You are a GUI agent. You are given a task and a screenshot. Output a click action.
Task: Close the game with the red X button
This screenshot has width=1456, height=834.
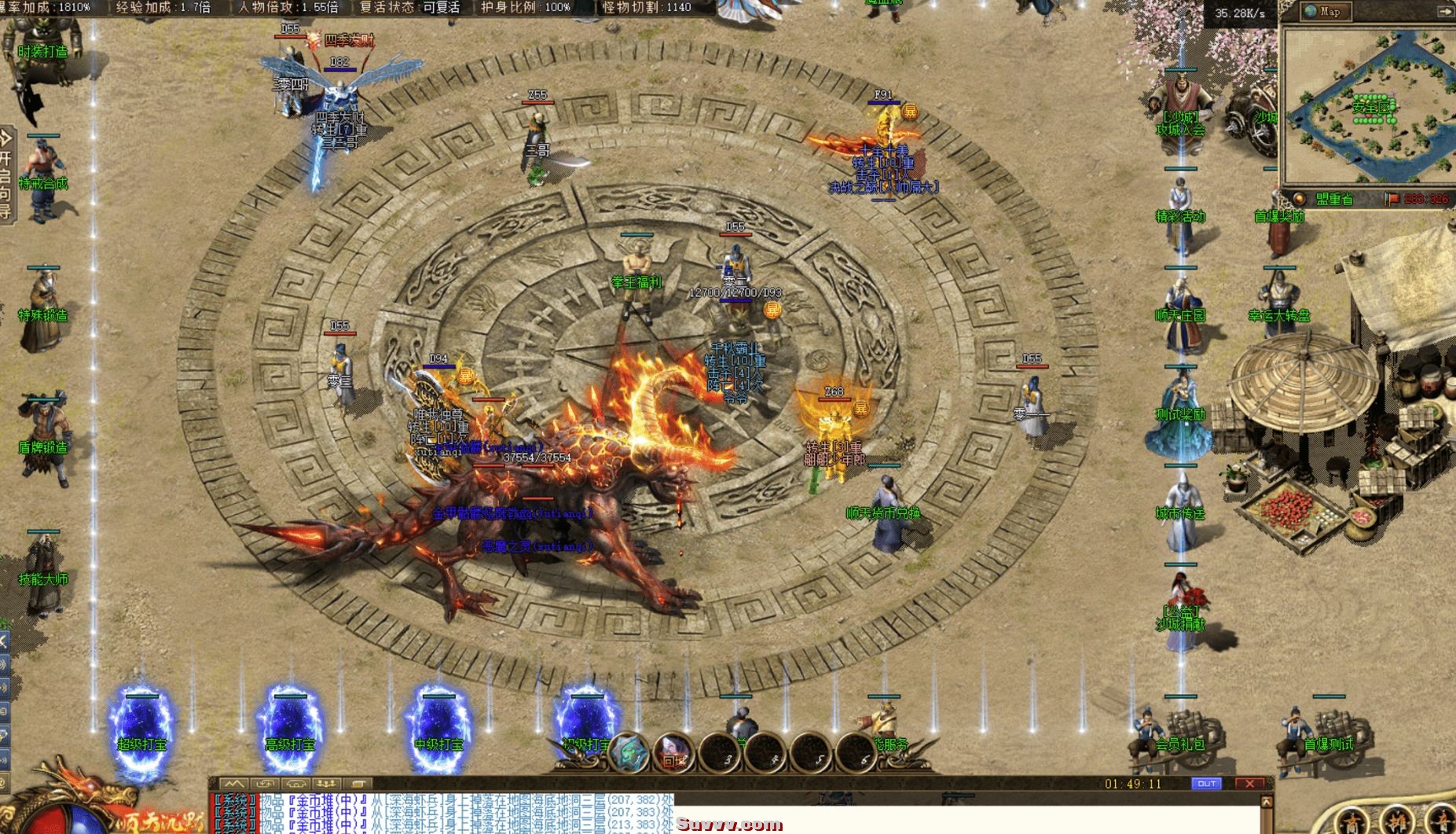(1249, 784)
